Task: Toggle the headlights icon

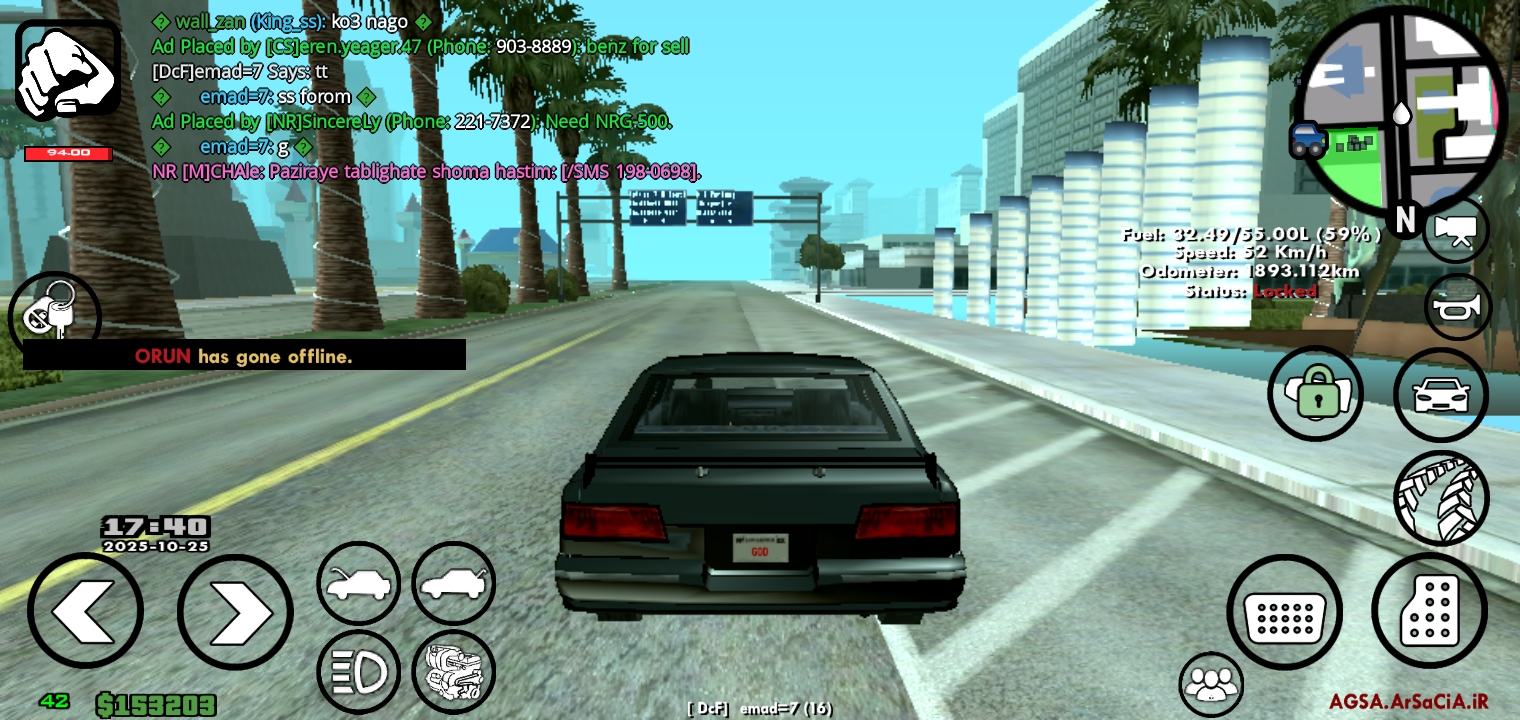Action: coord(358,672)
